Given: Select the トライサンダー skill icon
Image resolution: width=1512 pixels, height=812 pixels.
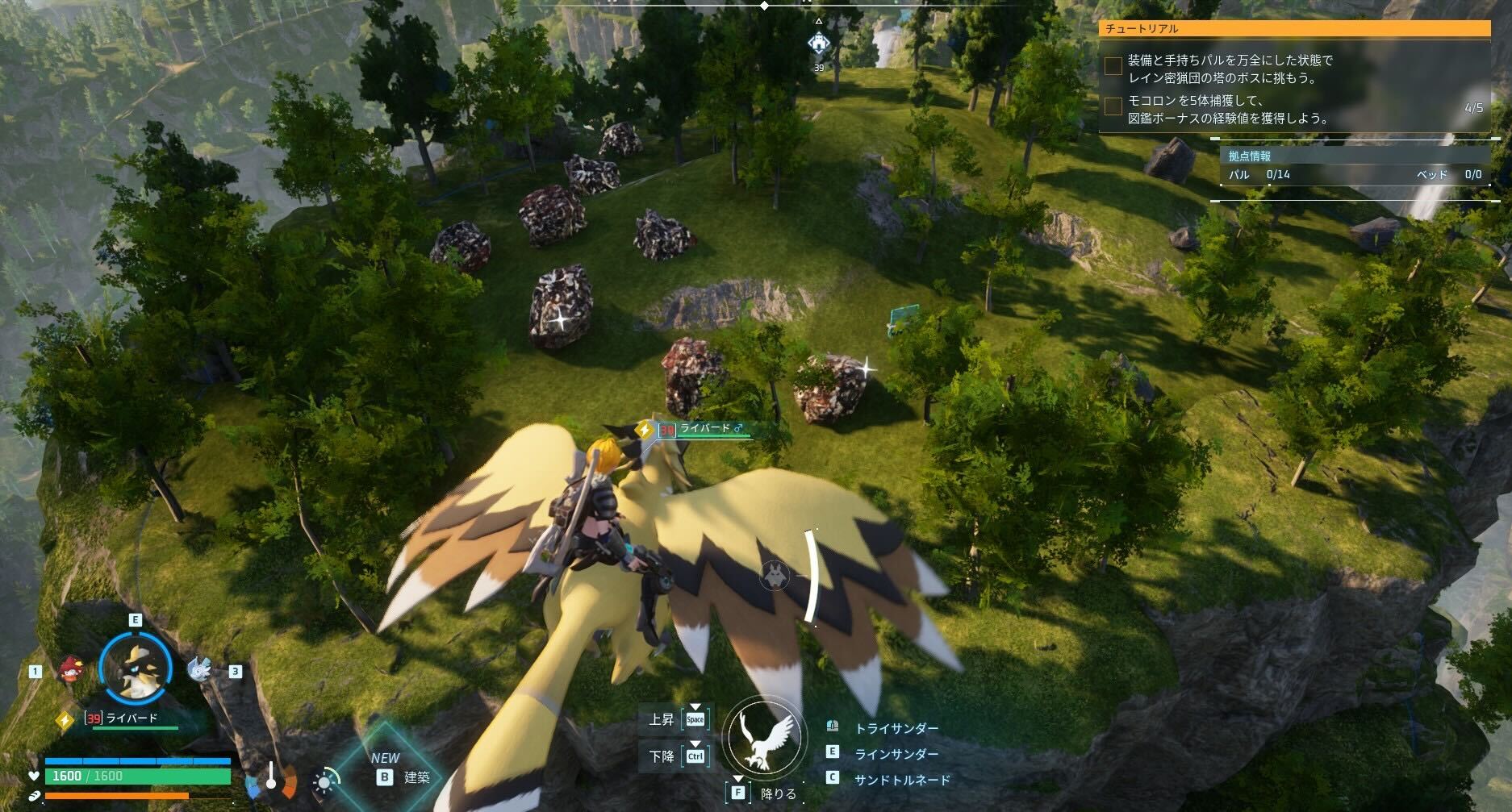Looking at the screenshot, I should [833, 726].
